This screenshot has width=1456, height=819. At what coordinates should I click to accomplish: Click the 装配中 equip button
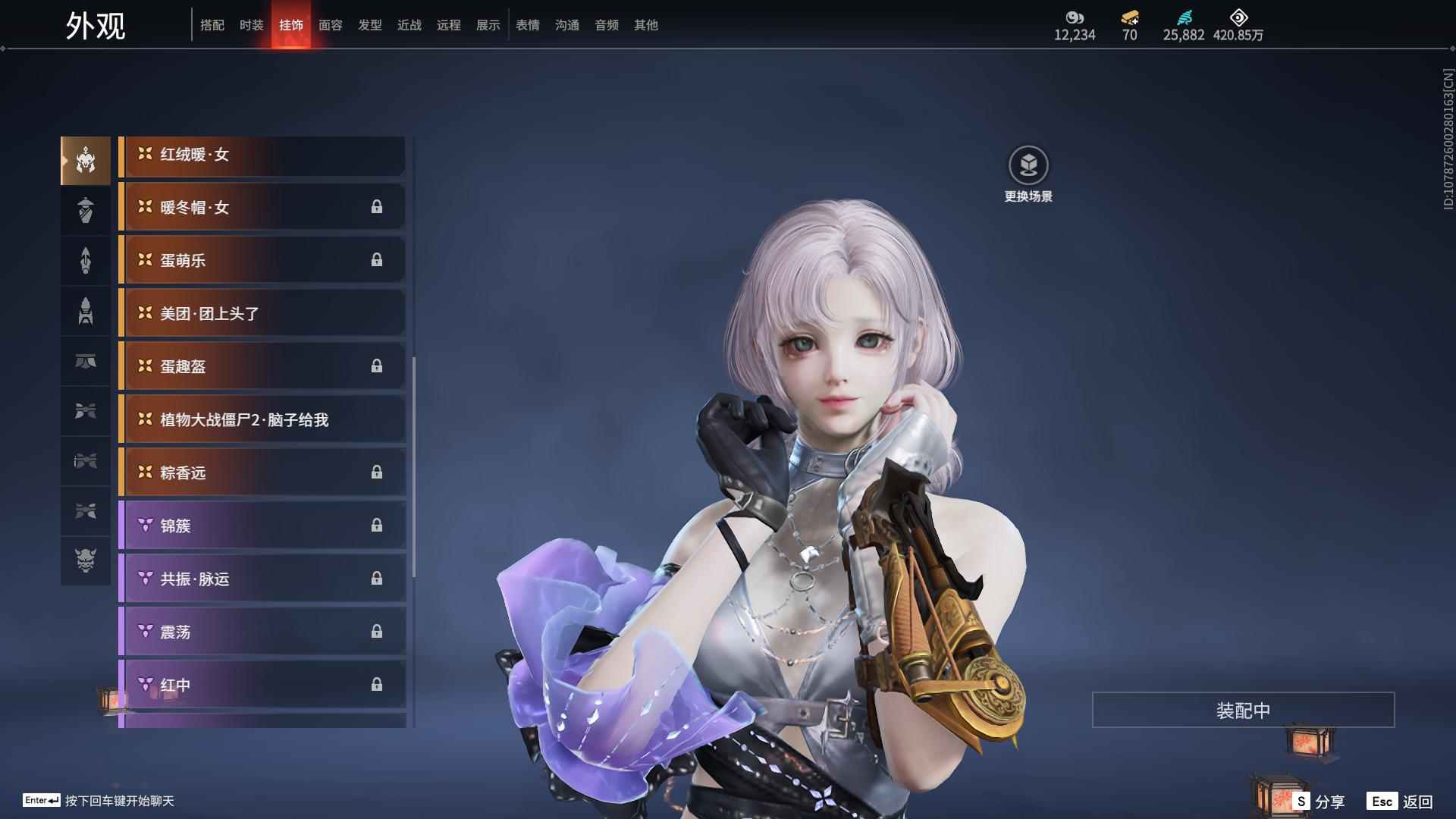pyautogui.click(x=1243, y=710)
